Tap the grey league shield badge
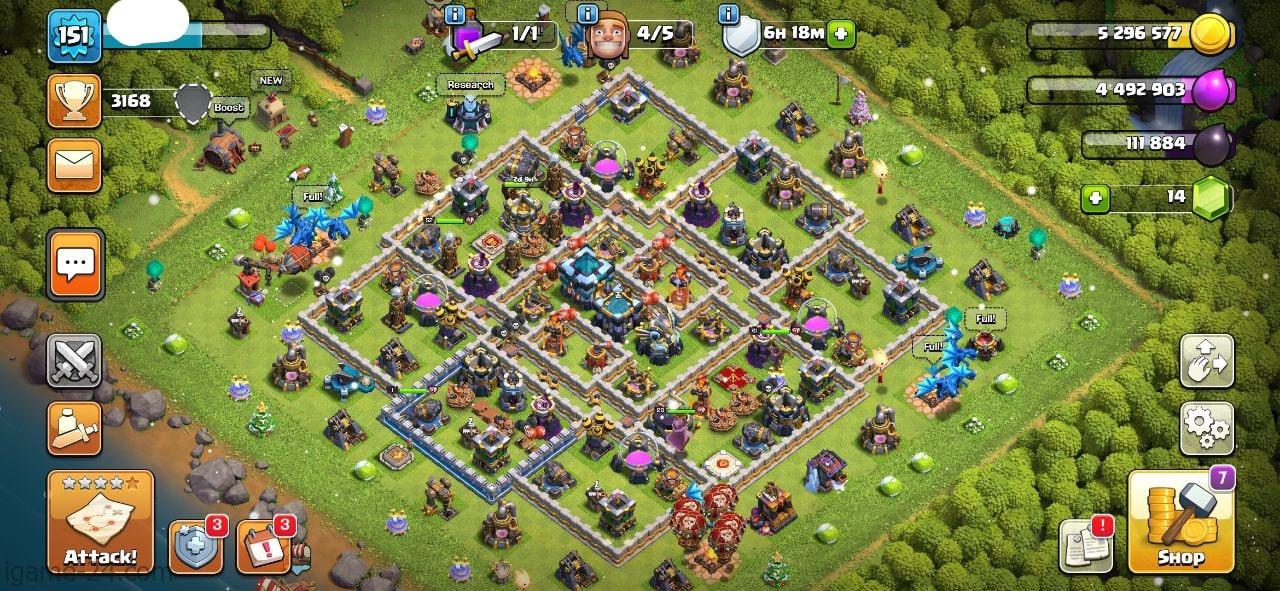The height and width of the screenshot is (591, 1280). pyautogui.click(x=193, y=102)
